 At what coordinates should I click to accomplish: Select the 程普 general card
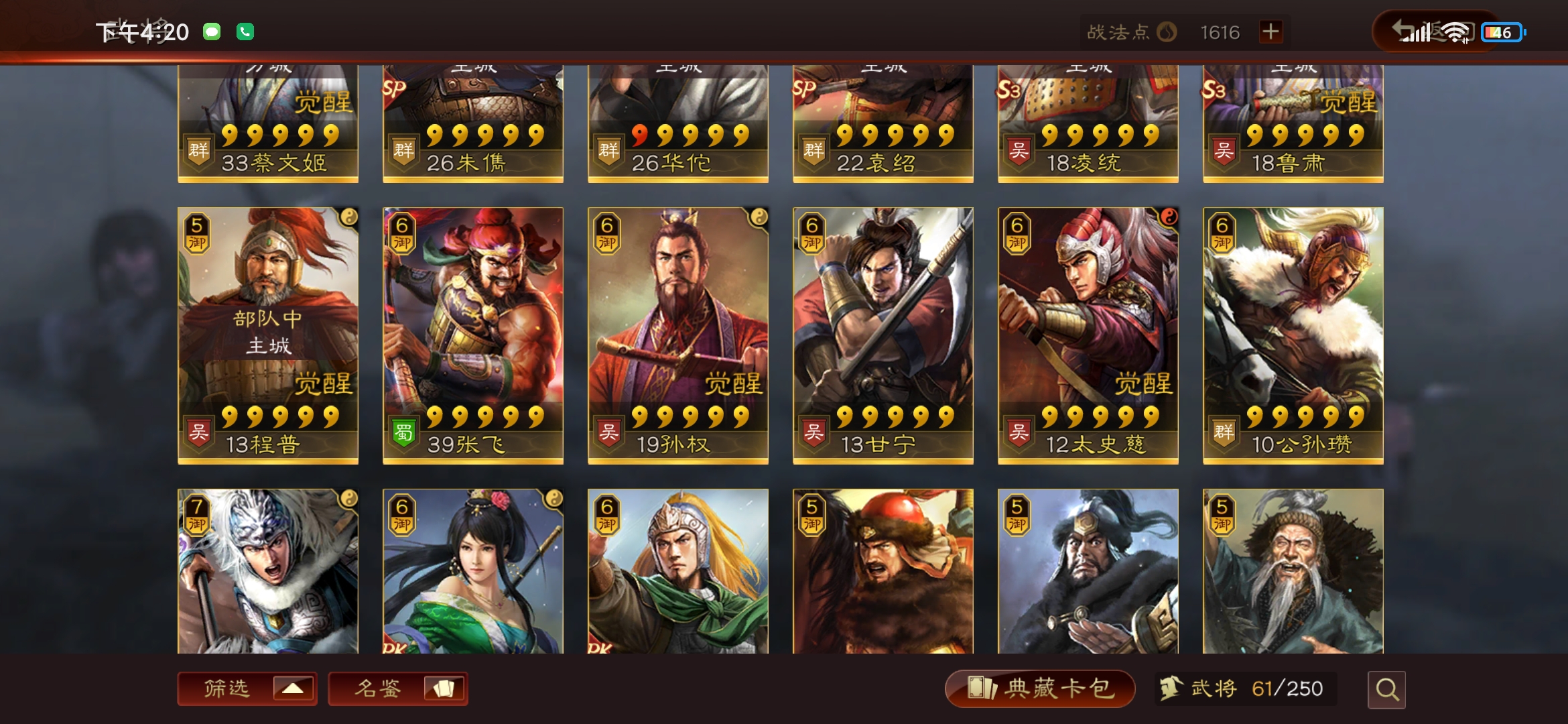coord(268,335)
